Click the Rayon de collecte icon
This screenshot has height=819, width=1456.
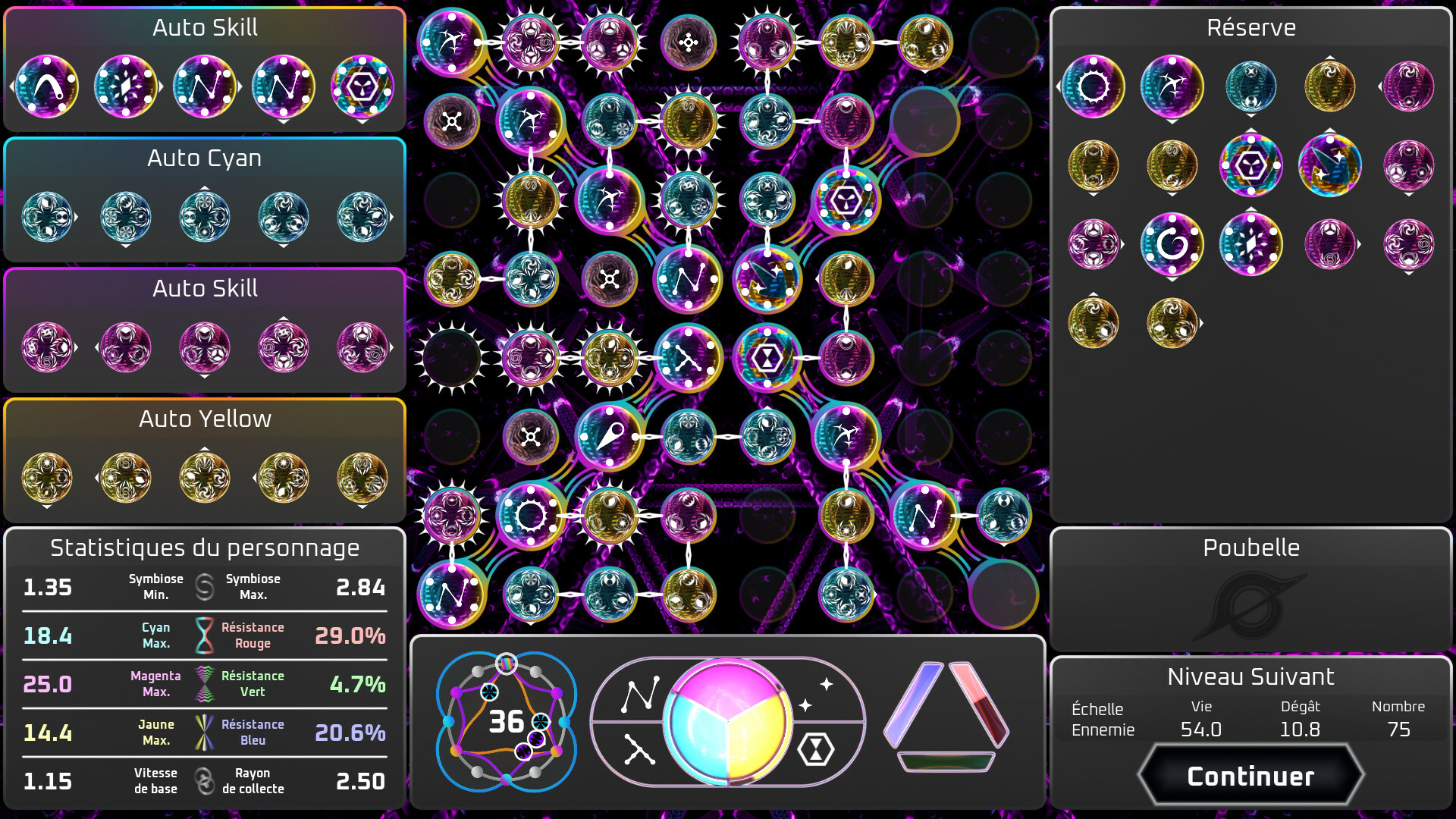203,781
